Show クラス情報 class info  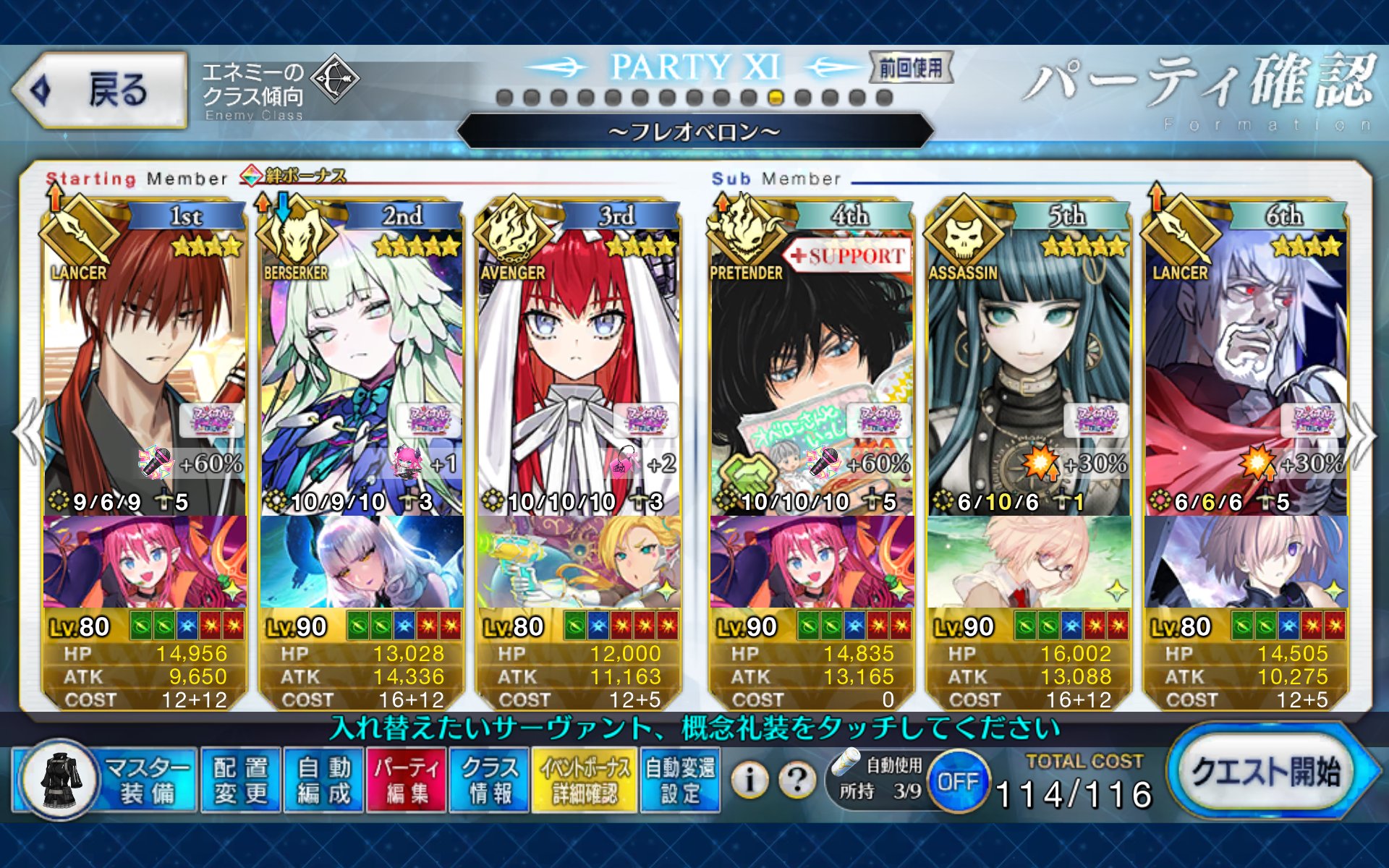(490, 781)
